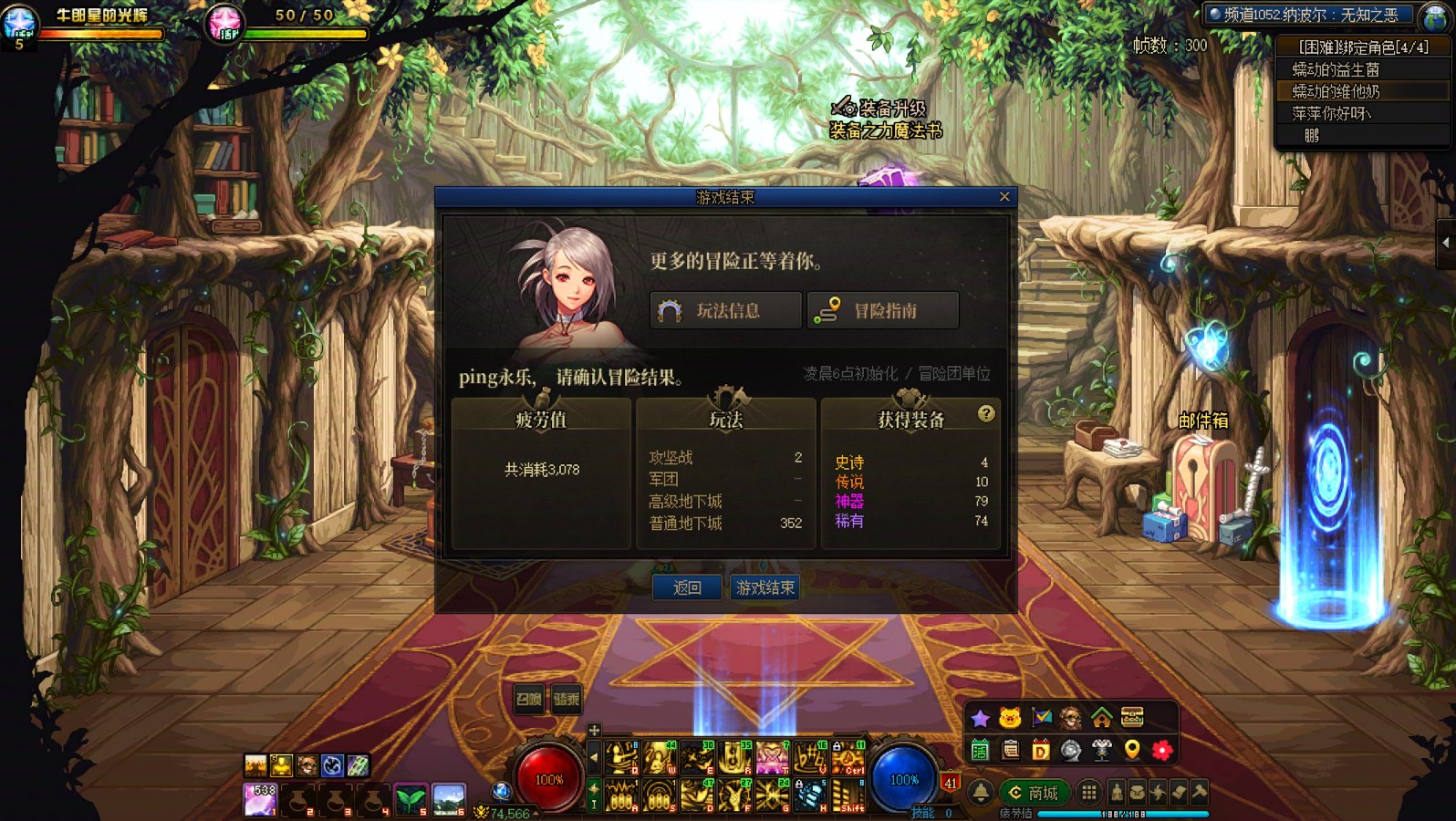Close the 游戏结束 dialog with the X
The width and height of the screenshot is (1456, 821).
pyautogui.click(x=1004, y=196)
